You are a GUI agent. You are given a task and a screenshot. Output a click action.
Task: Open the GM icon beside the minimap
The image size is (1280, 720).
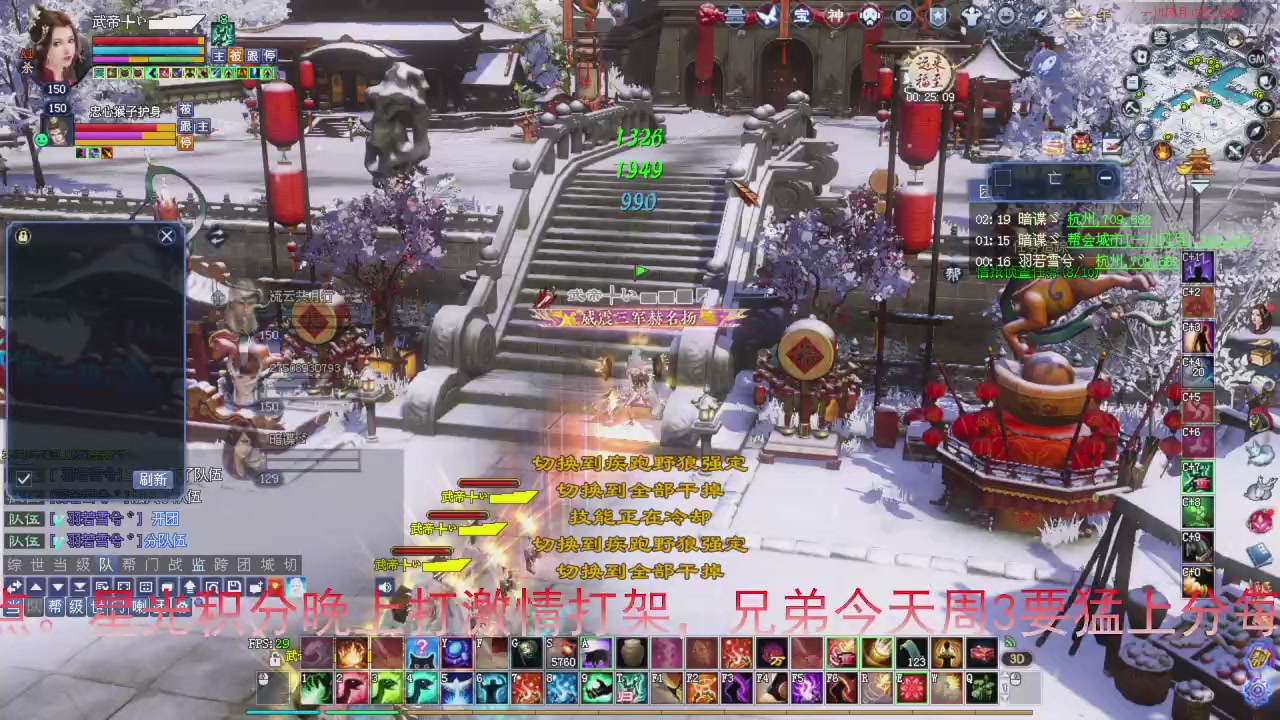pyautogui.click(x=1256, y=59)
